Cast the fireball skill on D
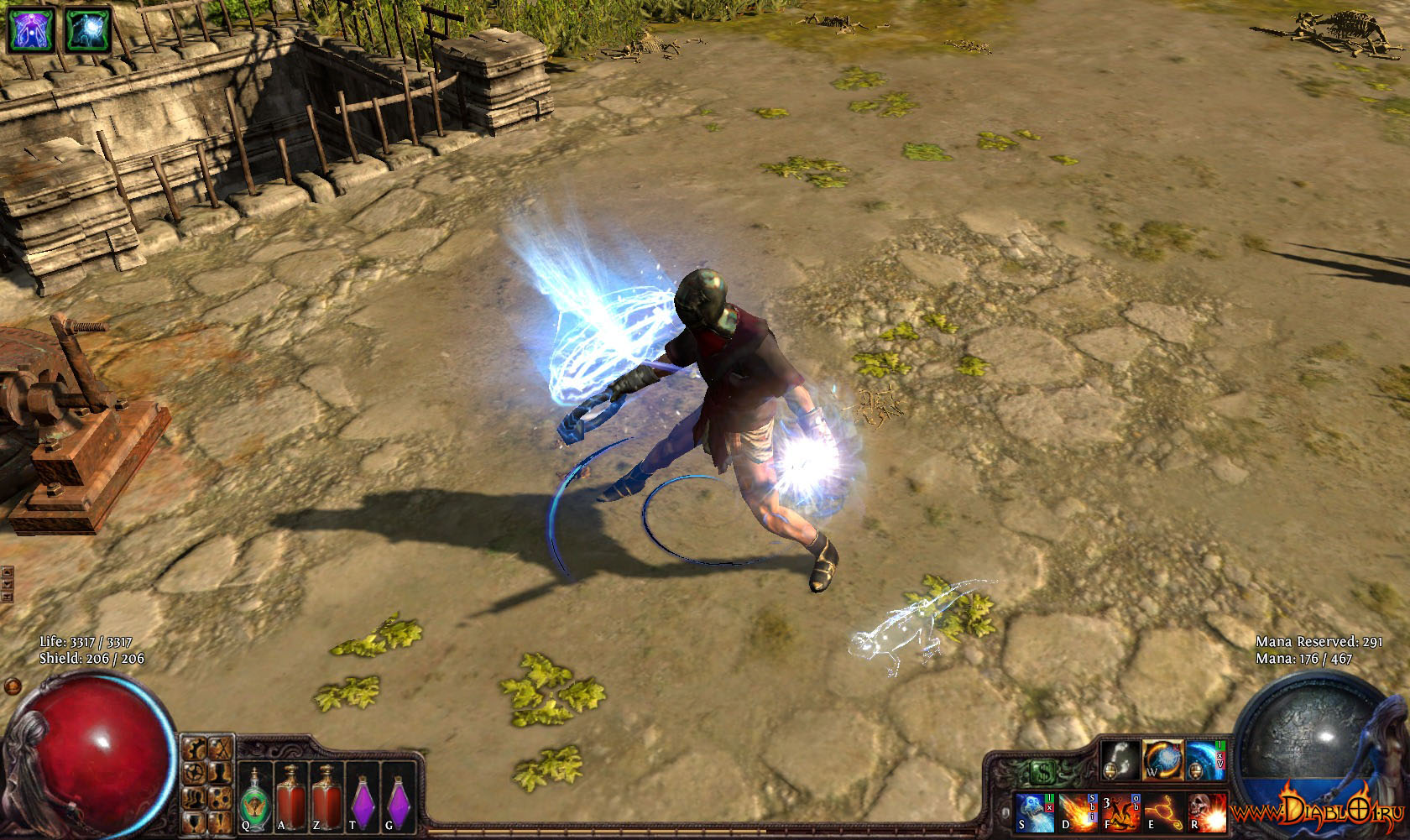This screenshot has width=1410, height=840. click(x=1078, y=813)
